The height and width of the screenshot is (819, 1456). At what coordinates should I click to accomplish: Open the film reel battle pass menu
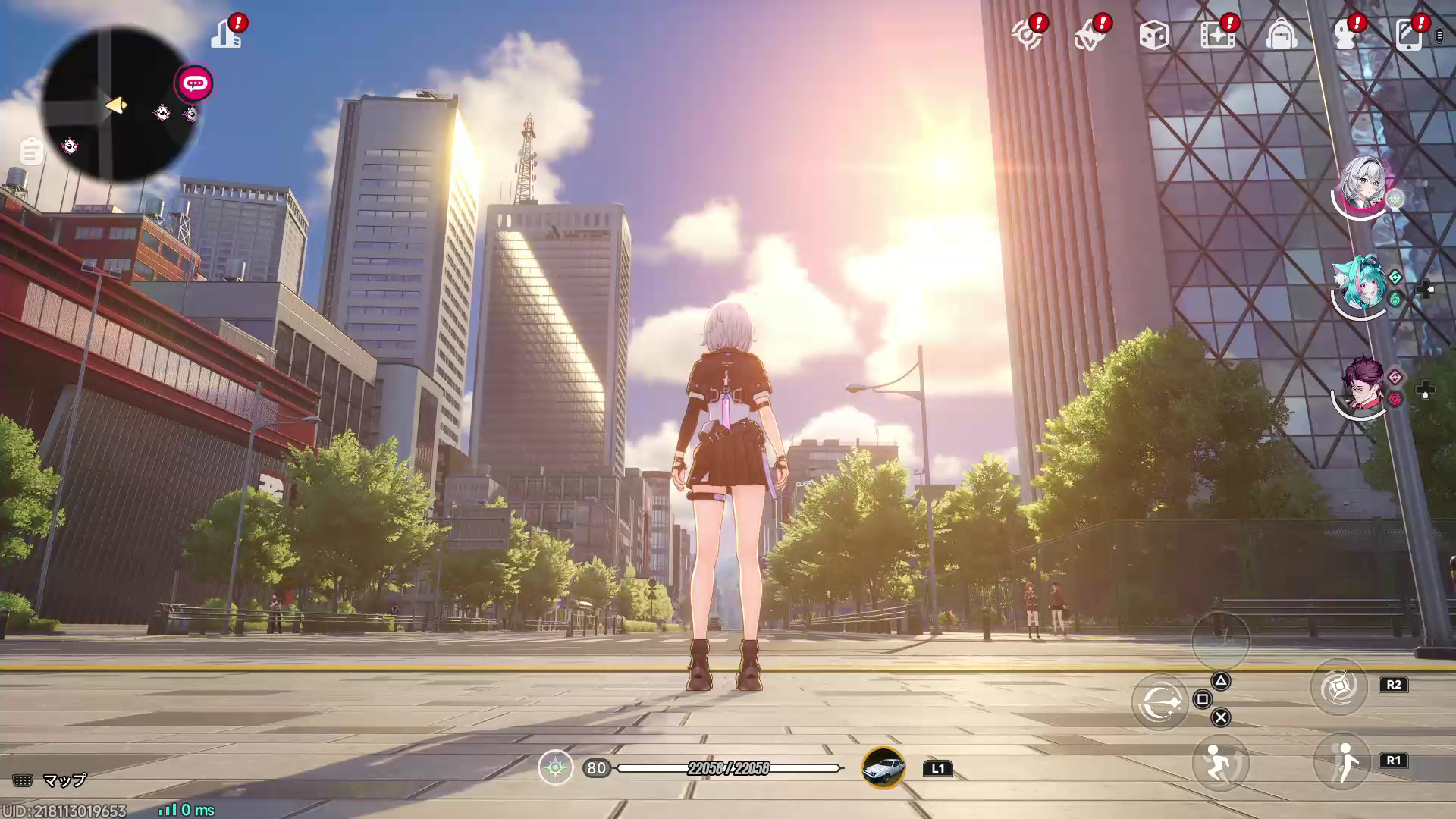point(1219,35)
